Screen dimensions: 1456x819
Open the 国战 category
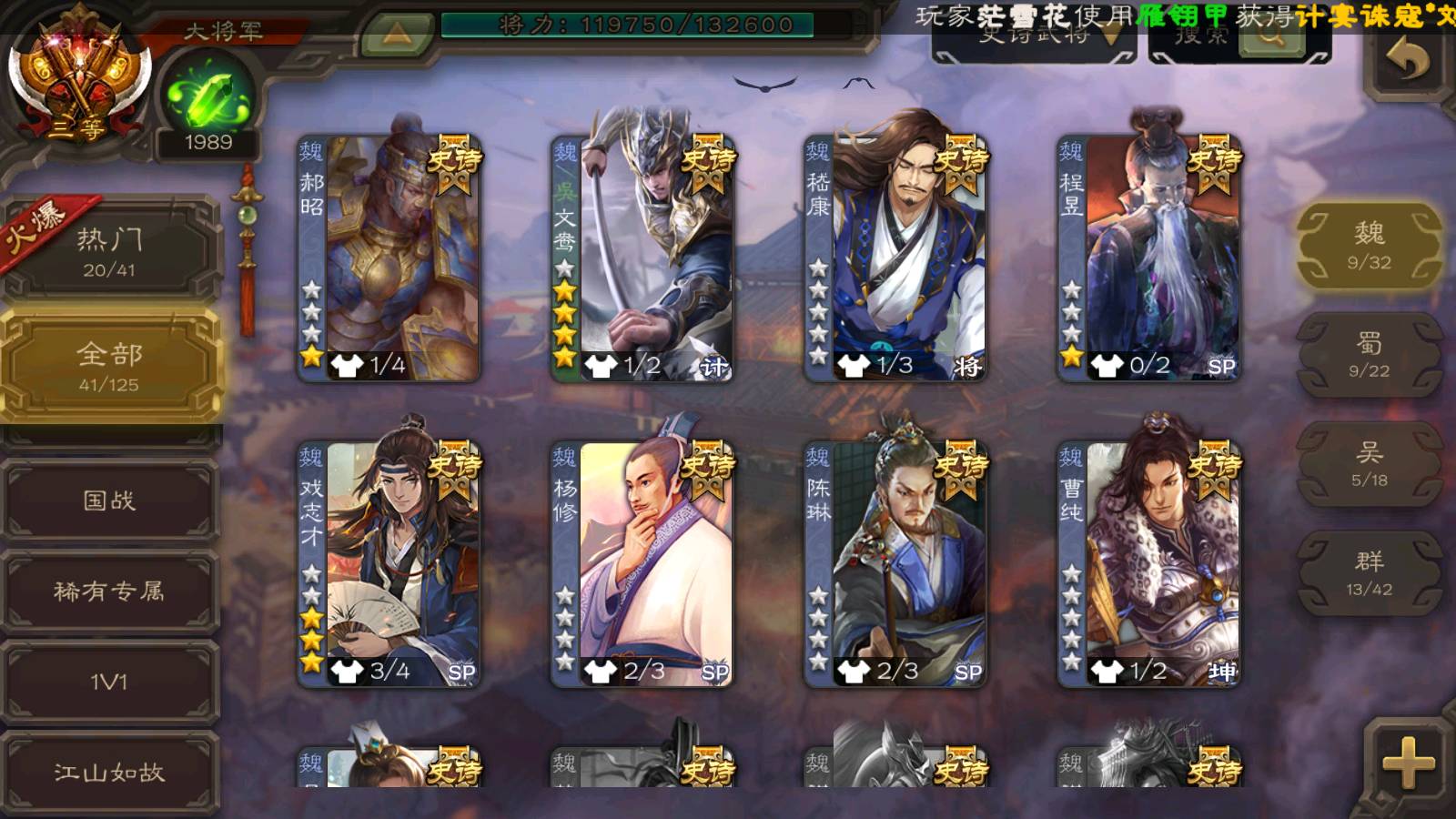pyautogui.click(x=109, y=500)
